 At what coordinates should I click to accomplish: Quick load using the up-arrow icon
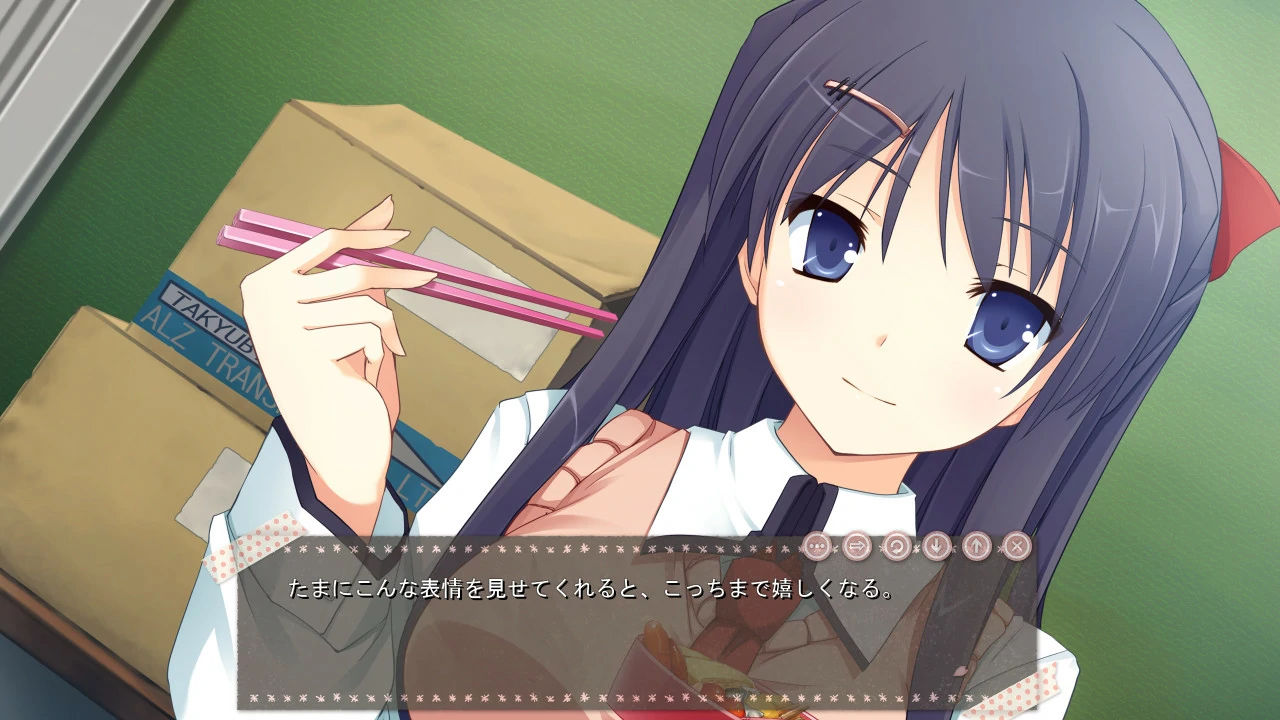[979, 545]
